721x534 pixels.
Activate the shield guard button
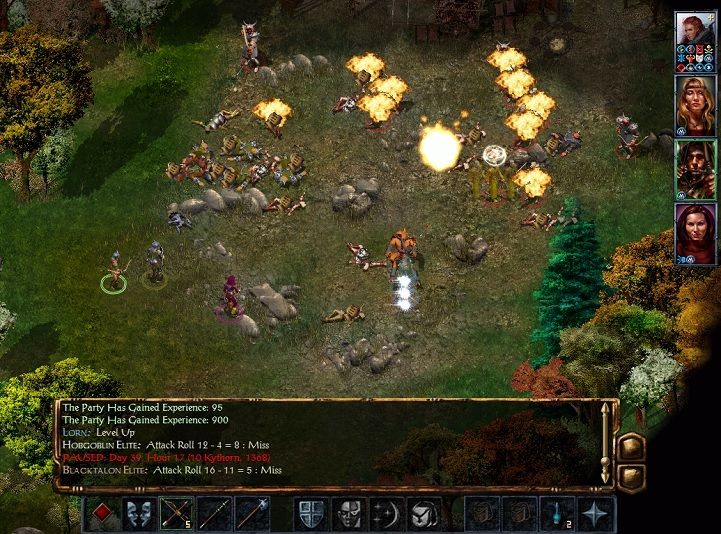[310, 514]
